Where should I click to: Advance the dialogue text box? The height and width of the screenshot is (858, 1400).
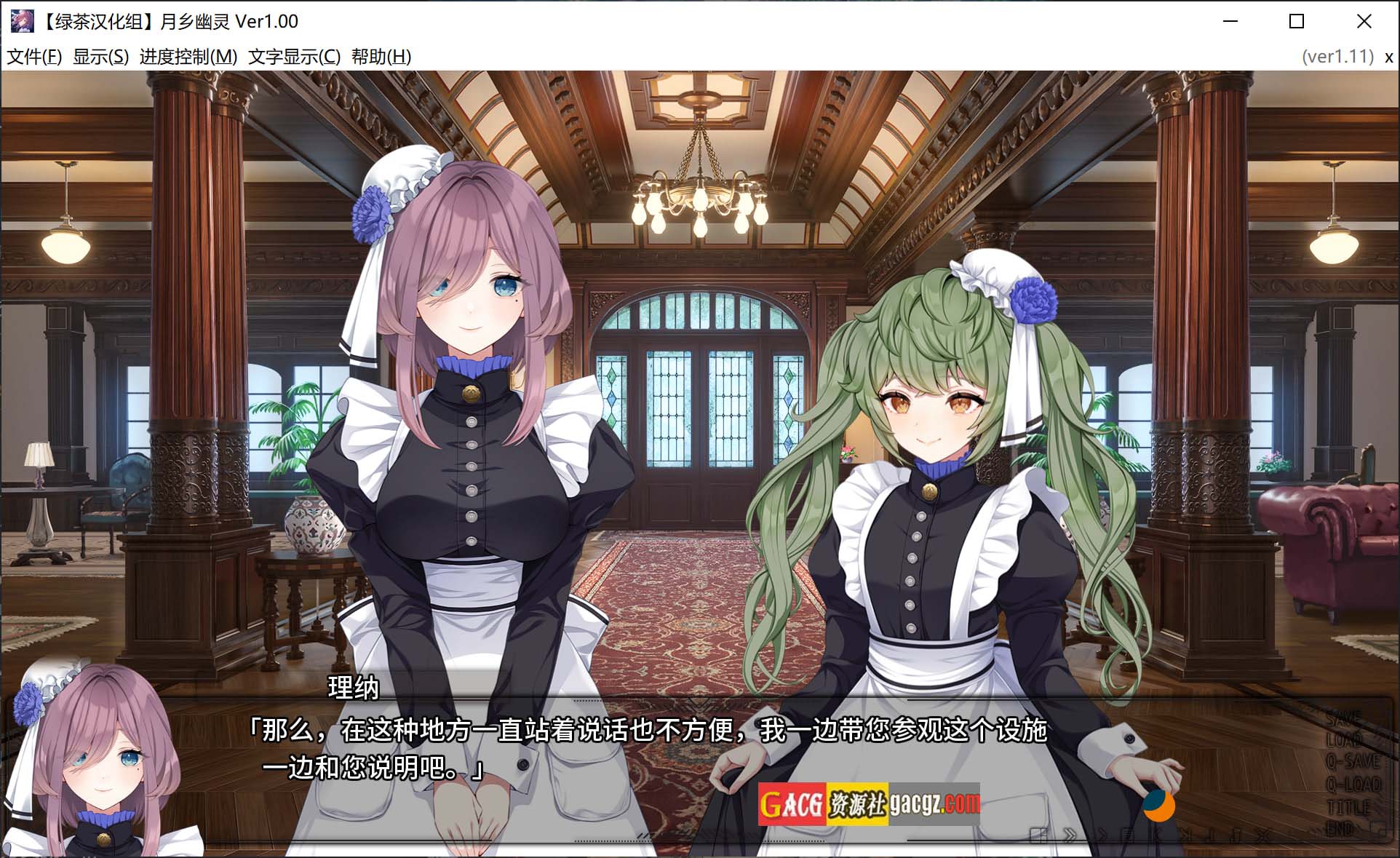[x=655, y=750]
